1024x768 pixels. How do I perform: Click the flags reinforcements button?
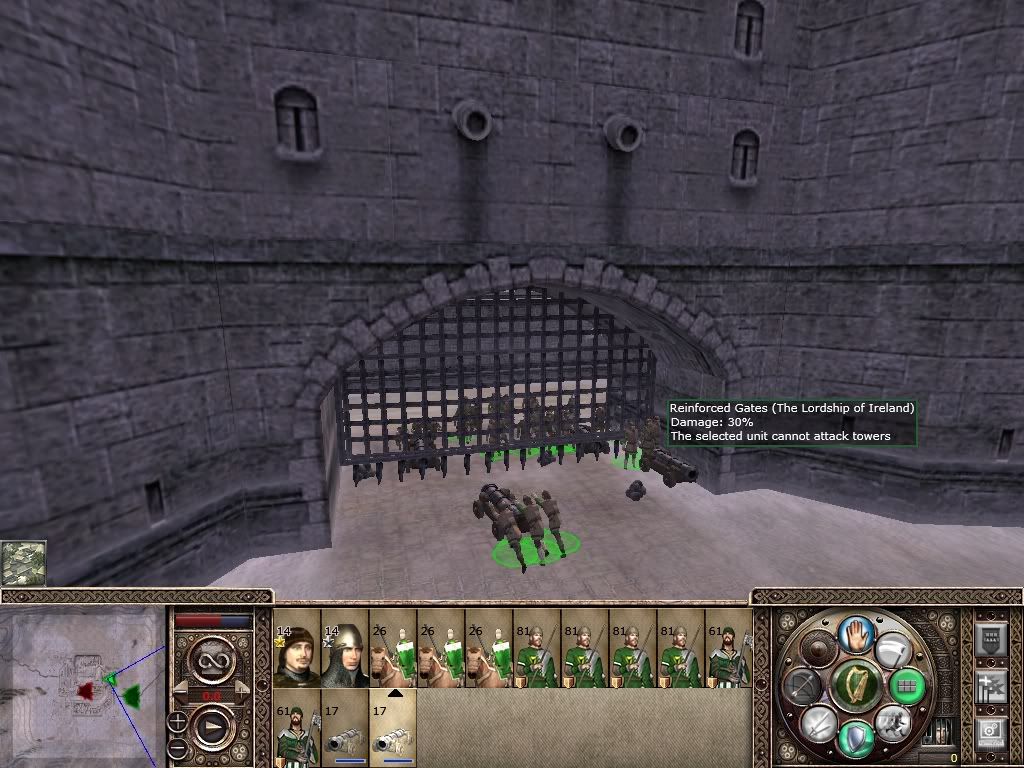(990, 686)
